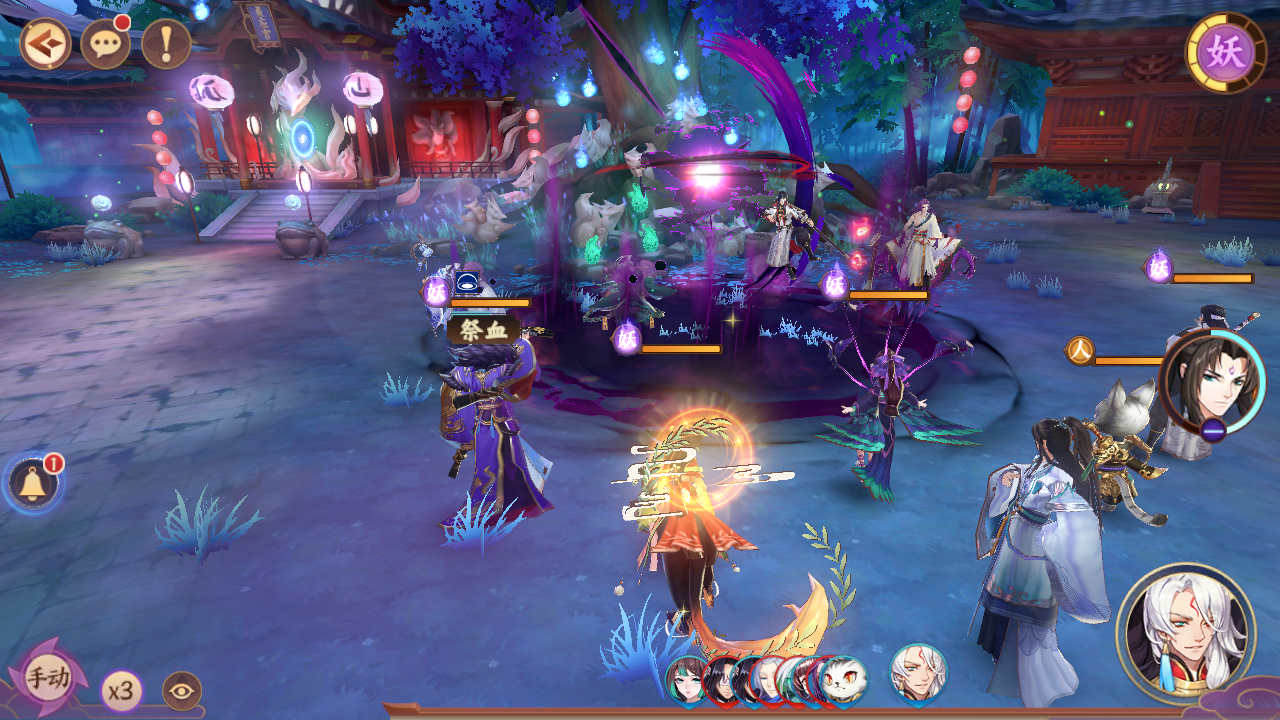Open the chat speech bubble

coord(105,44)
